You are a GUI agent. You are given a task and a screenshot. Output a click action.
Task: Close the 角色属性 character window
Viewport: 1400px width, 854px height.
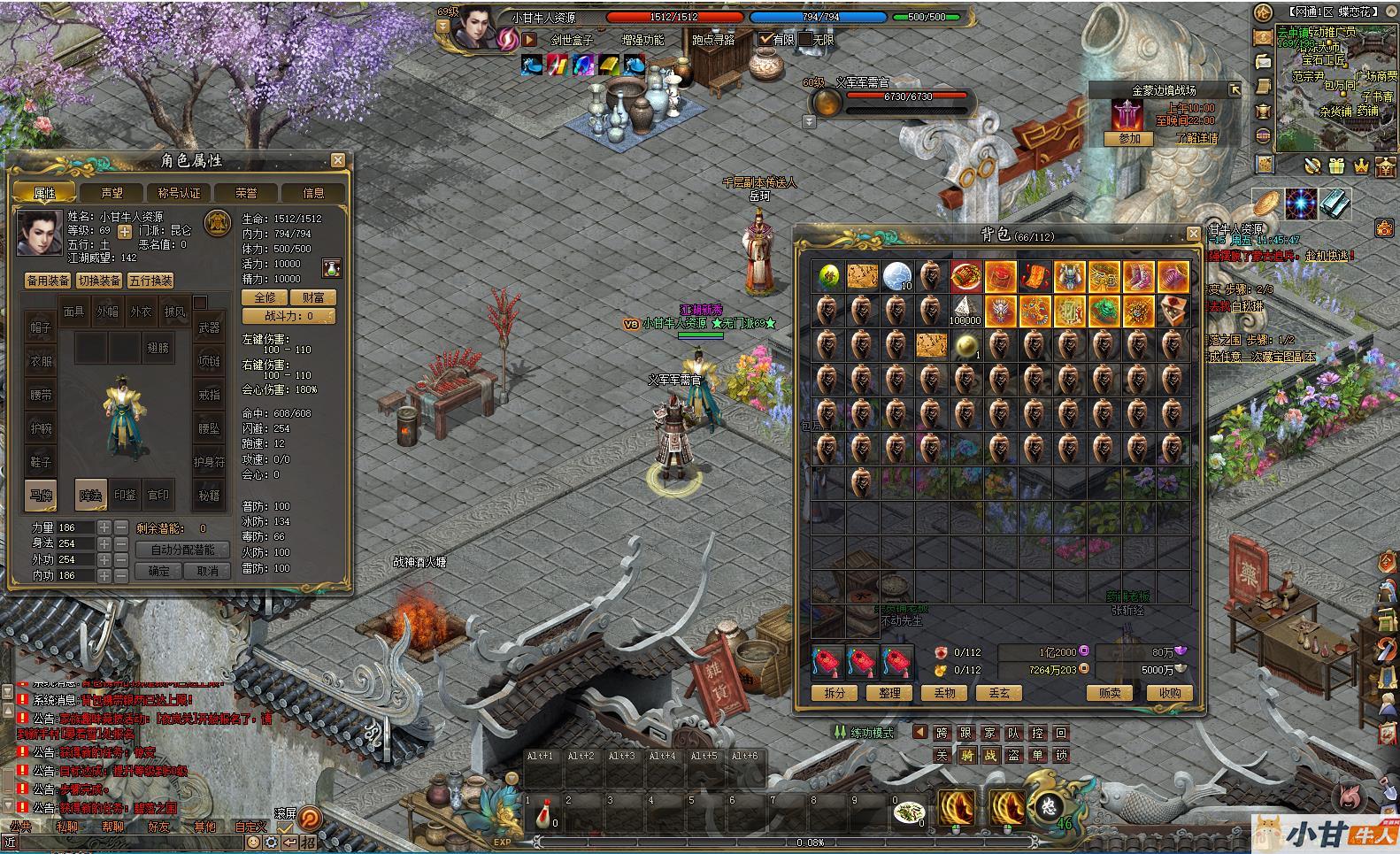point(338,160)
